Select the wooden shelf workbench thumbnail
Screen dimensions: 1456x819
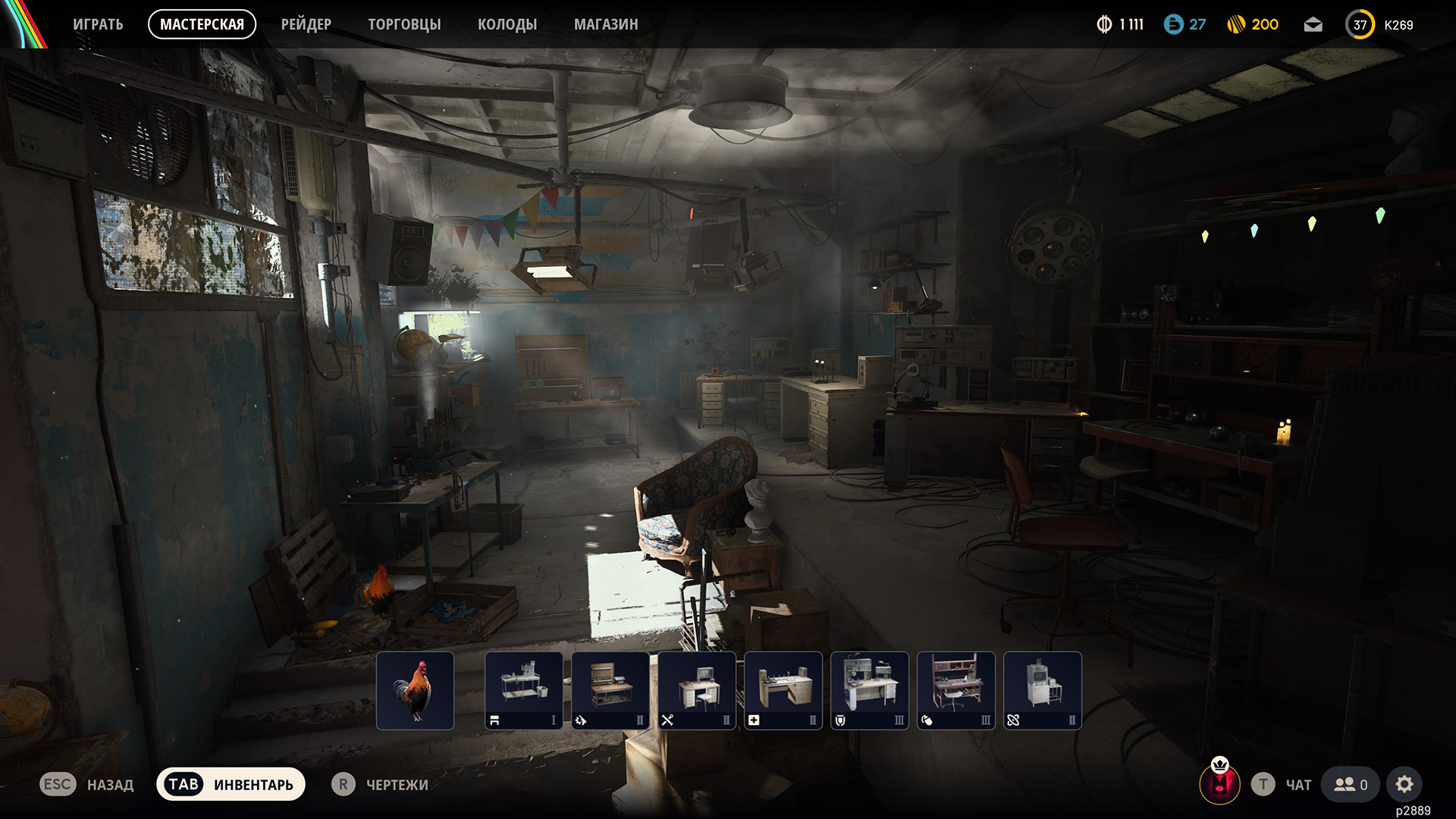coord(610,690)
